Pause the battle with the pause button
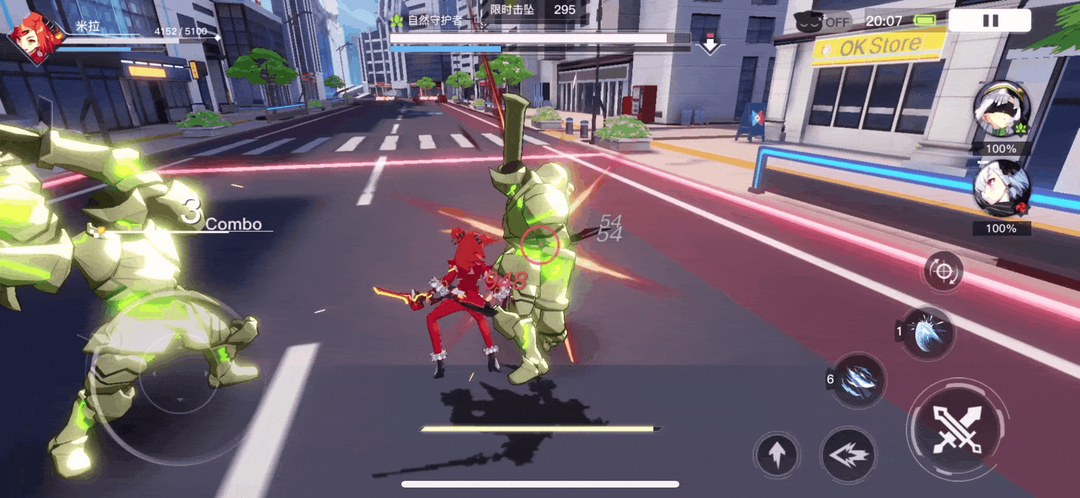This screenshot has height=498, width=1080. (989, 20)
